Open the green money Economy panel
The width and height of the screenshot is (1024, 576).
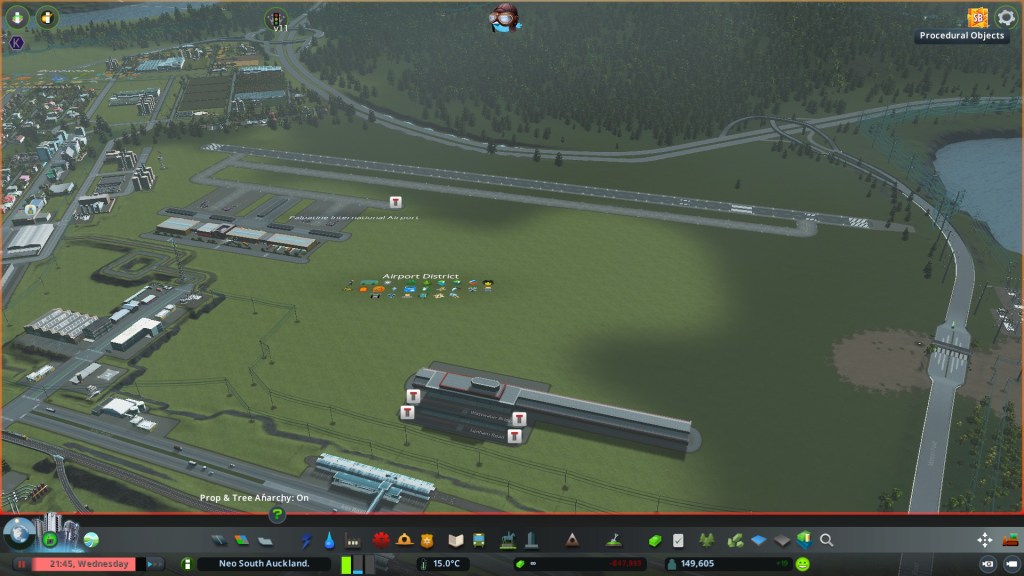pos(655,540)
